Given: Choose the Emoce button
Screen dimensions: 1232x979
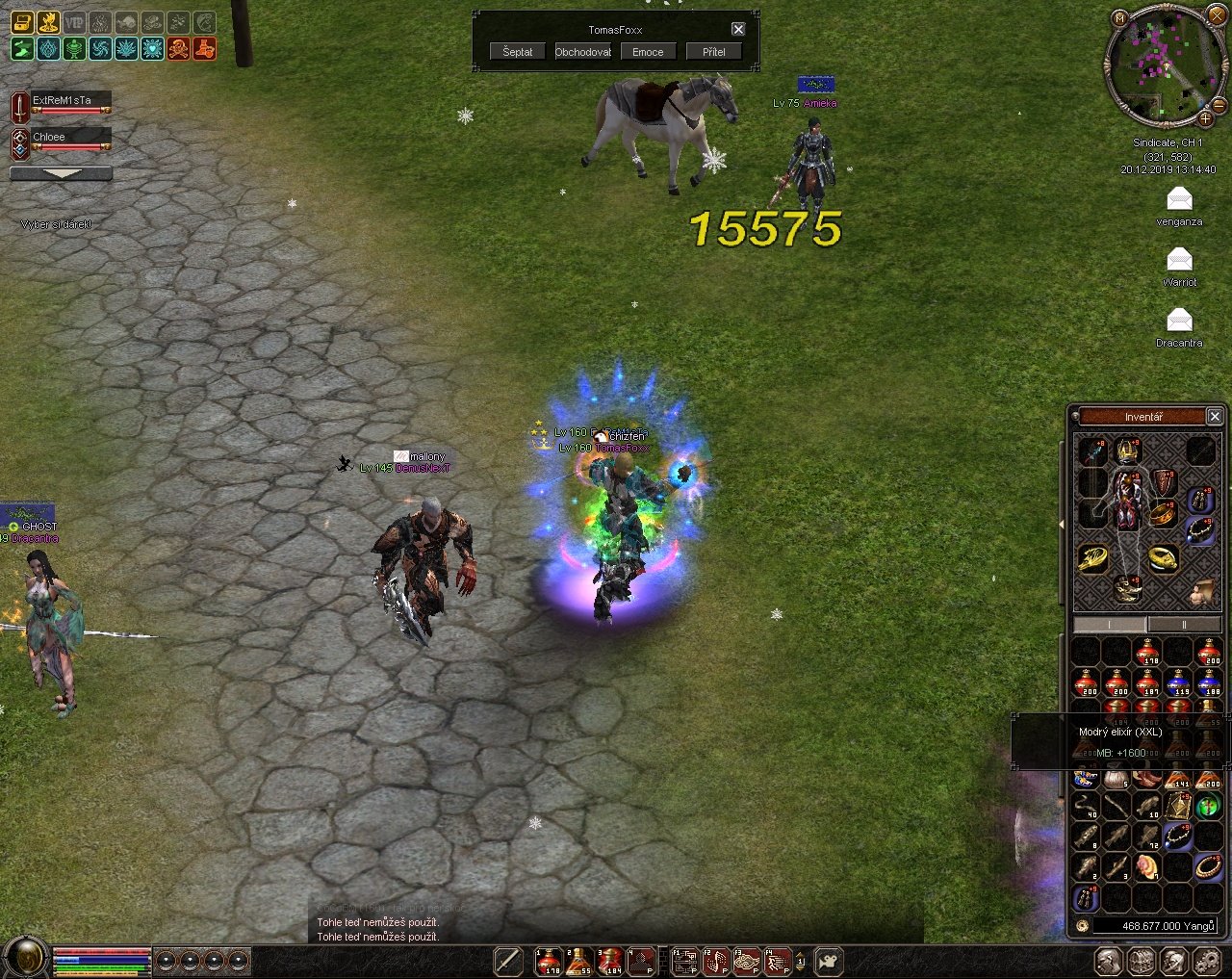Looking at the screenshot, I should tap(648, 52).
